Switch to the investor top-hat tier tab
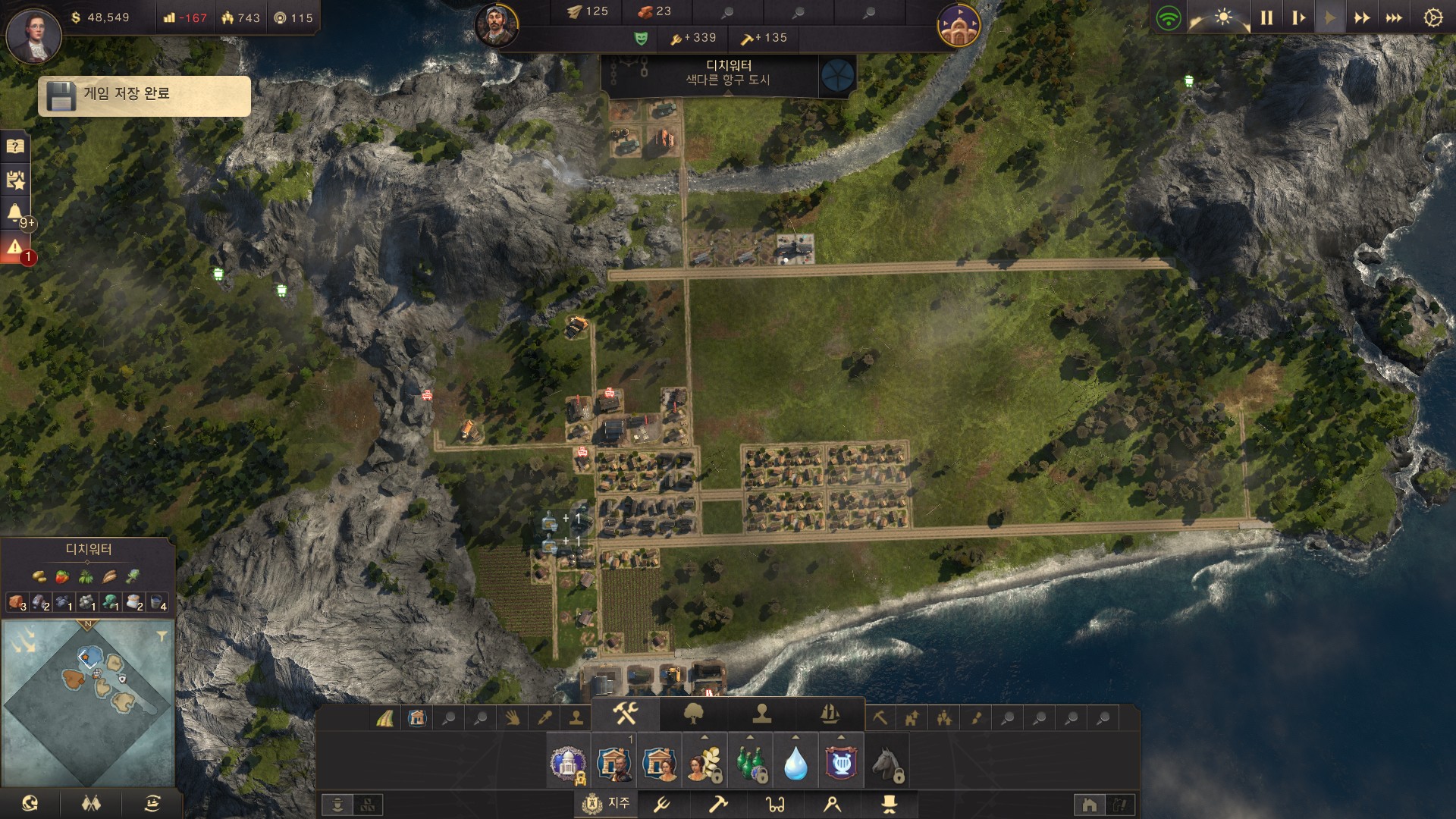The width and height of the screenshot is (1456, 819). click(x=888, y=803)
